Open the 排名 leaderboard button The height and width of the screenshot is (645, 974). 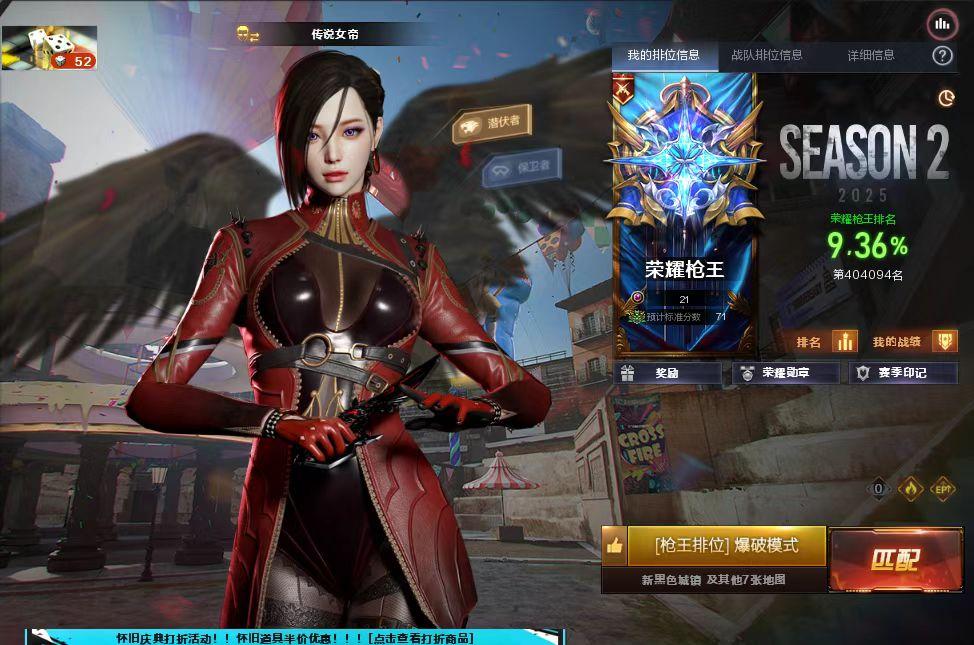tap(825, 342)
